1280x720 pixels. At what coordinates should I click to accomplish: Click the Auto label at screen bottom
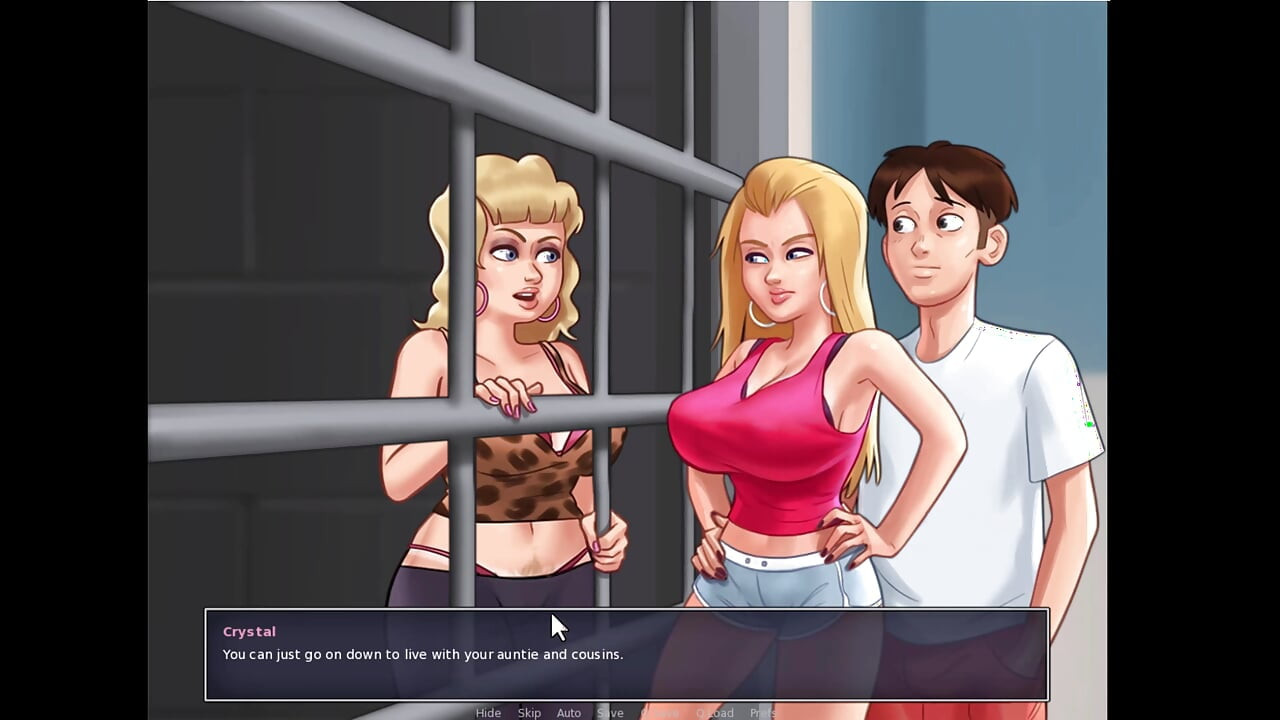pos(568,713)
